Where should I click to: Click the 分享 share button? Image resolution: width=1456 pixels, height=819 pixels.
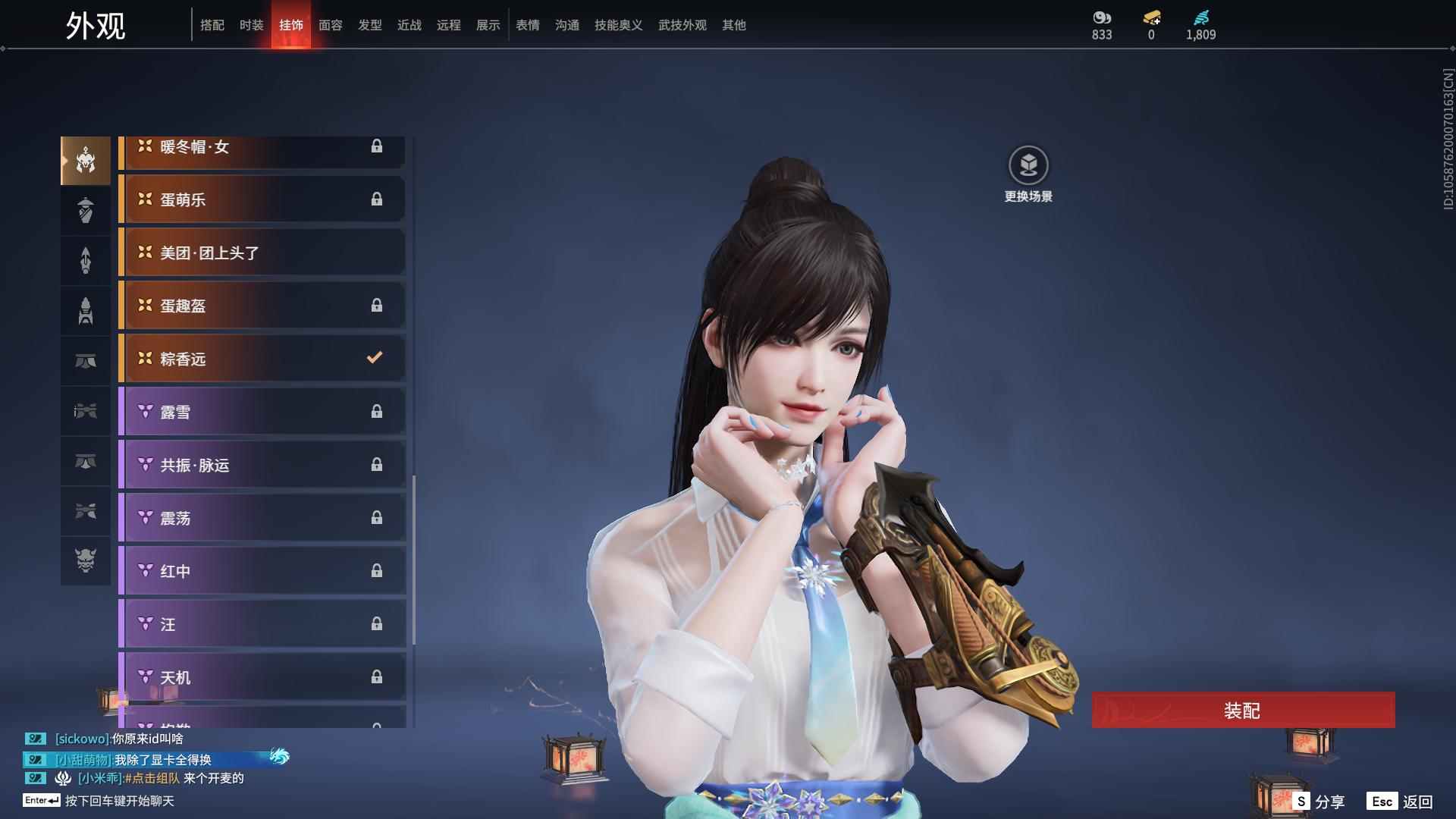click(x=1319, y=802)
